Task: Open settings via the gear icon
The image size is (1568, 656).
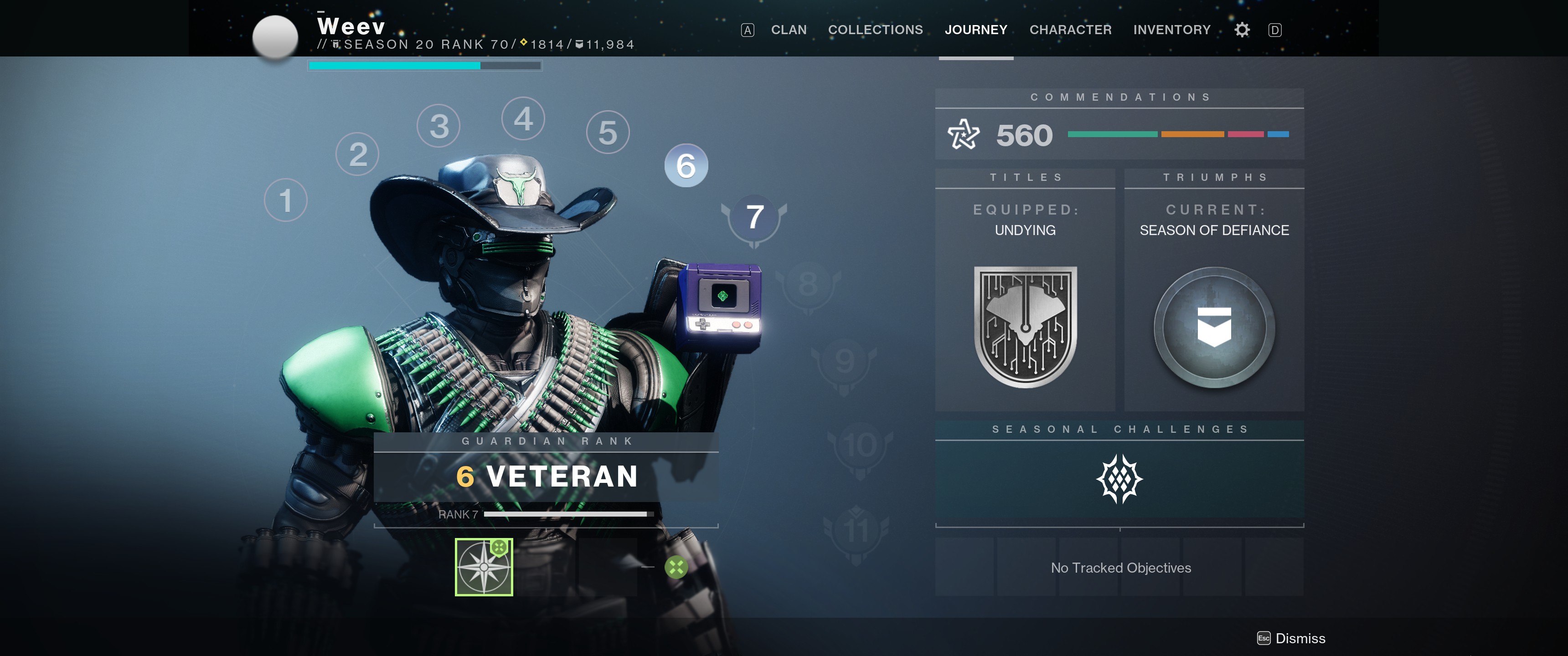Action: (1242, 30)
